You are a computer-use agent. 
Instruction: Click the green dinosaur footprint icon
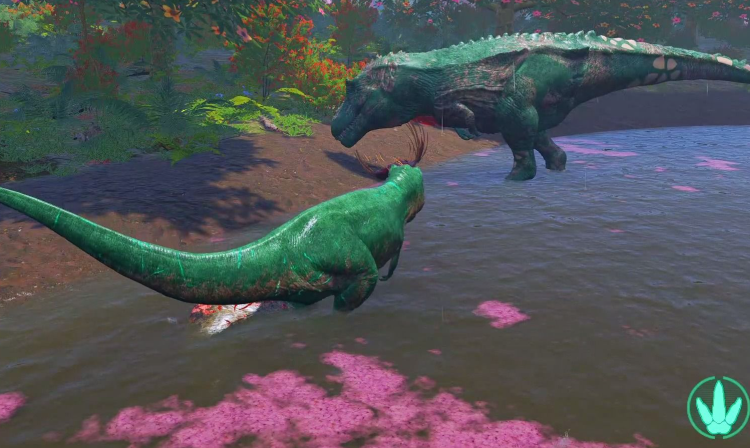pyautogui.click(x=718, y=407)
